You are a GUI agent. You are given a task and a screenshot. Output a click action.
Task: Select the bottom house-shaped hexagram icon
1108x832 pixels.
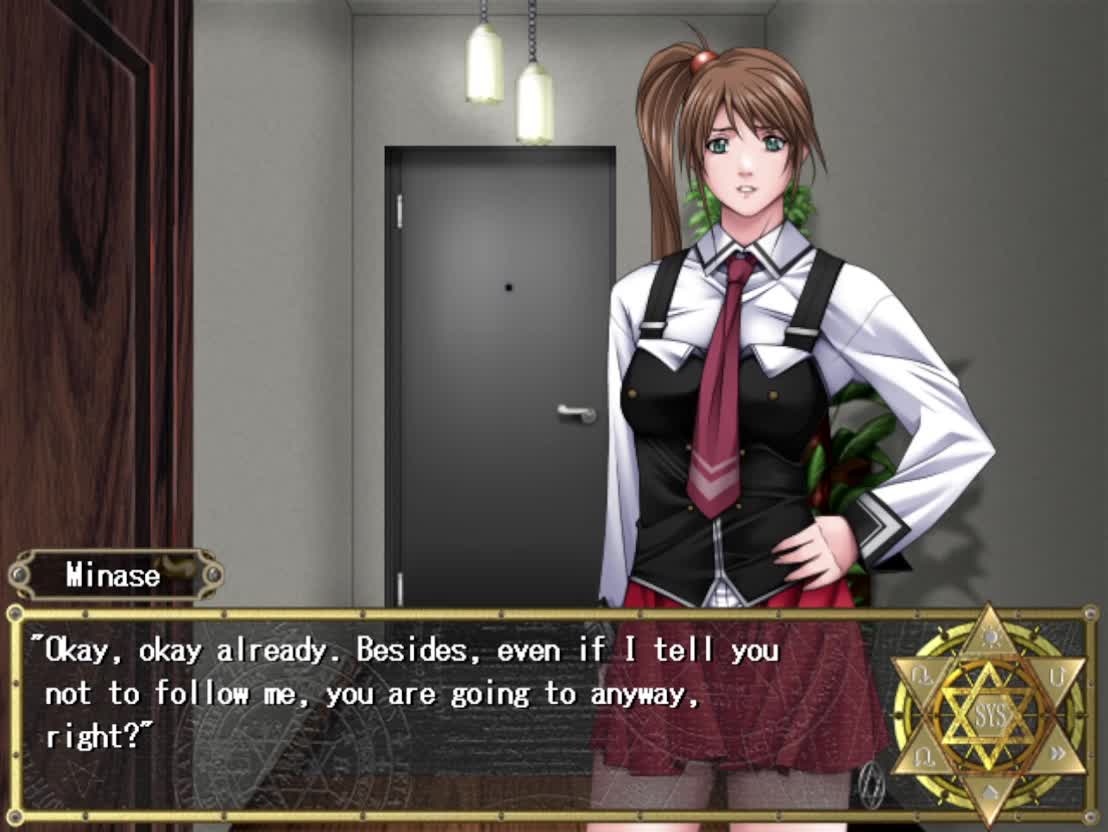click(x=988, y=793)
